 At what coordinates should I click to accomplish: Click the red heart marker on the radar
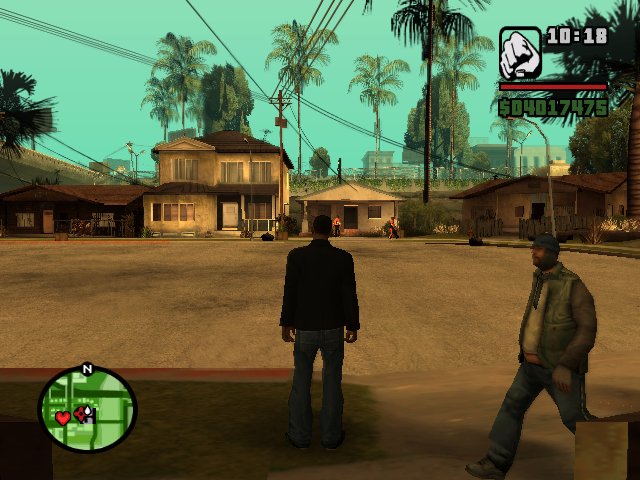point(62,417)
